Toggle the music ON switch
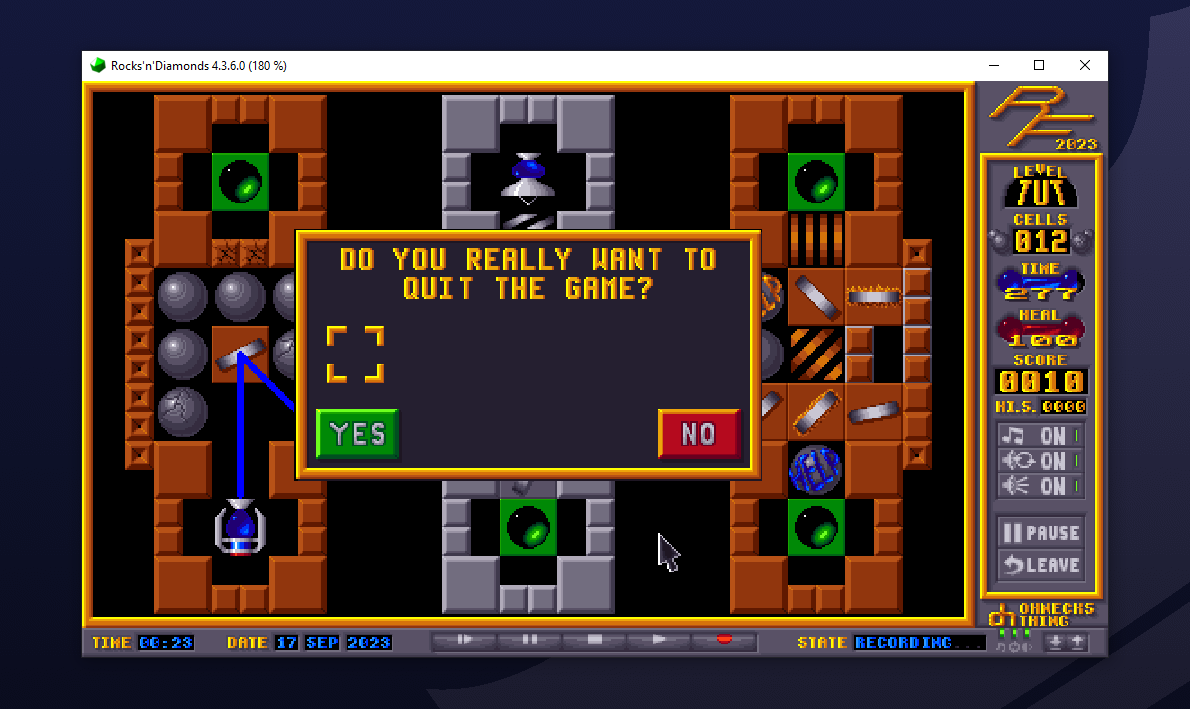The image size is (1190, 709). tap(1040, 436)
